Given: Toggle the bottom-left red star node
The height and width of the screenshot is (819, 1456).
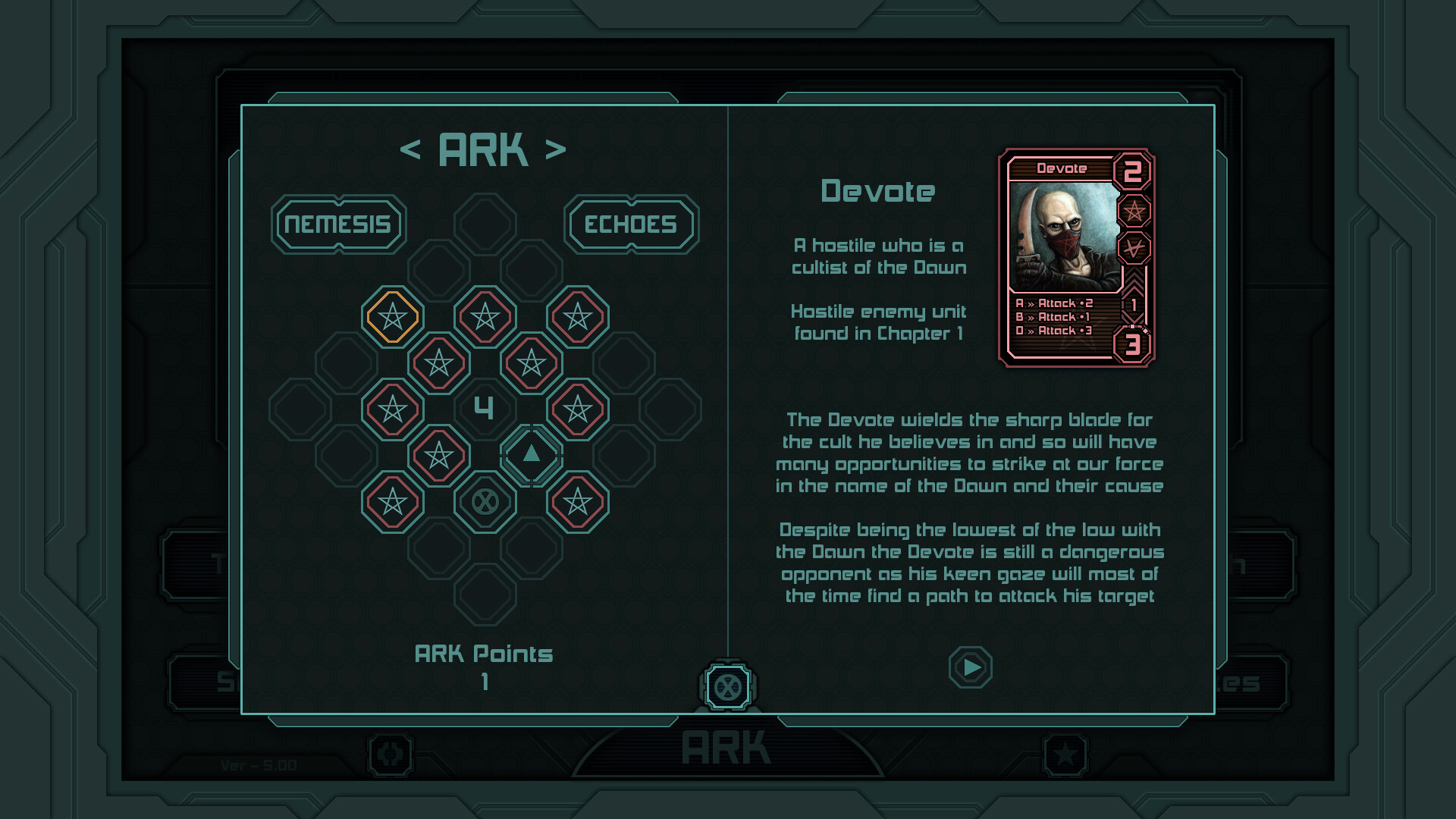Looking at the screenshot, I should pyautogui.click(x=392, y=500).
